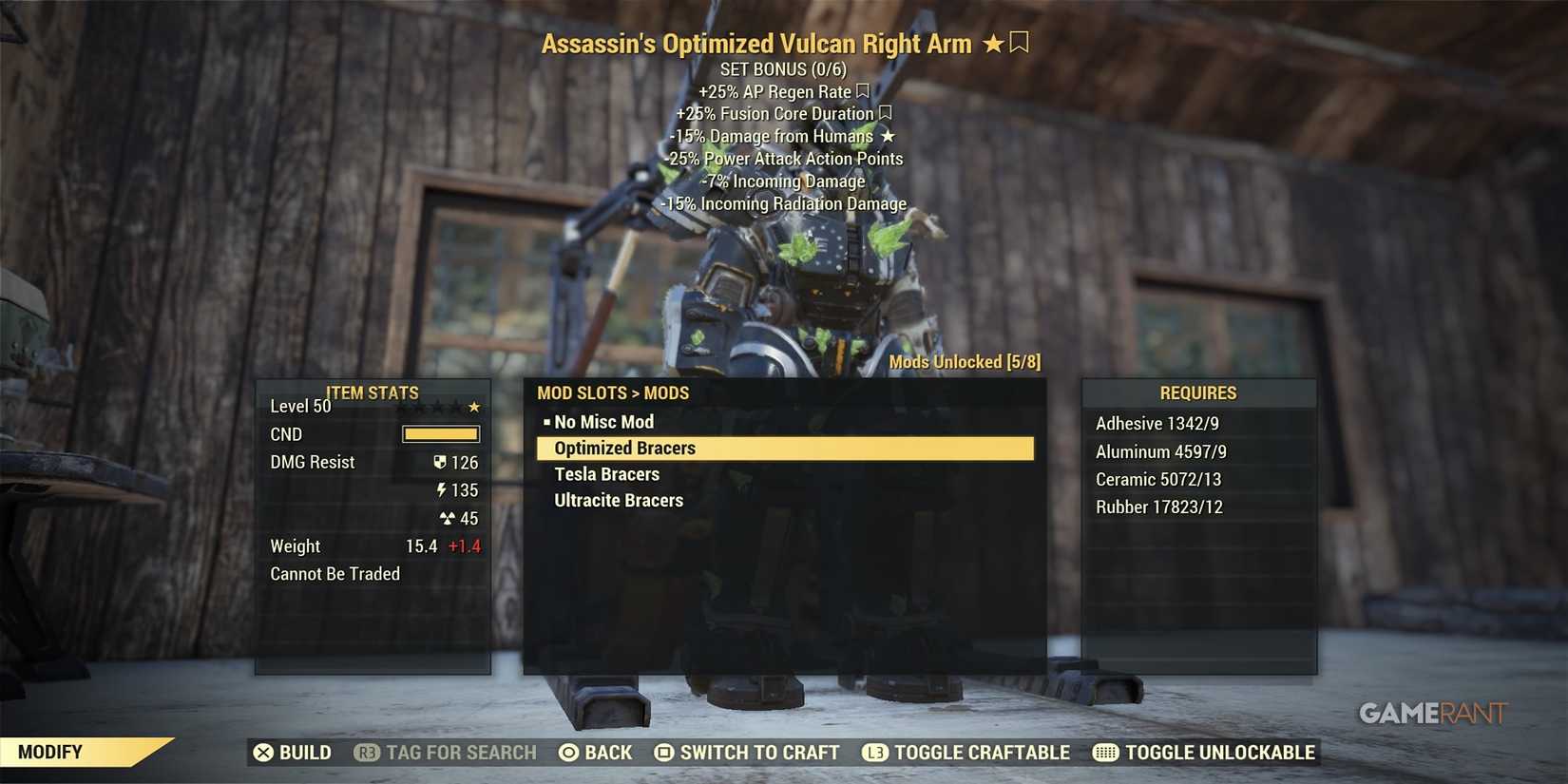Screen dimensions: 1568x784
Task: Click the L3 Toggle Craftable icon
Action: pyautogui.click(x=874, y=752)
